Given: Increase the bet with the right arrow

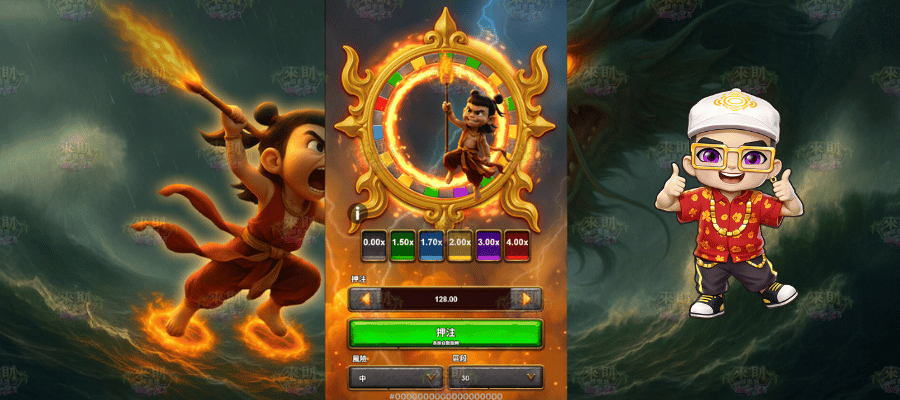Looking at the screenshot, I should coord(526,298).
